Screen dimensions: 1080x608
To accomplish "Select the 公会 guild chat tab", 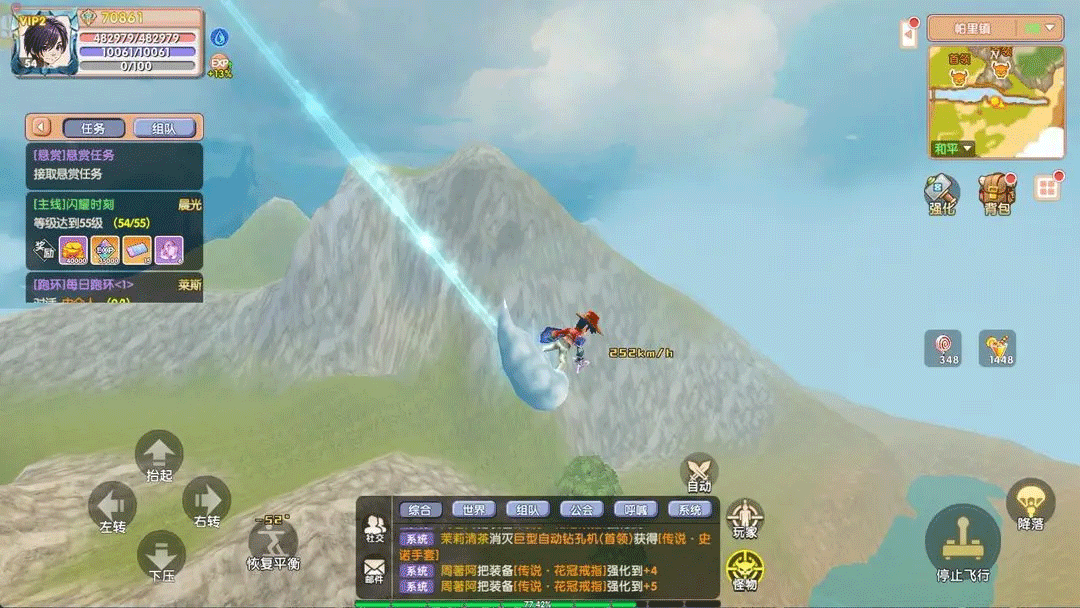I will tap(582, 510).
